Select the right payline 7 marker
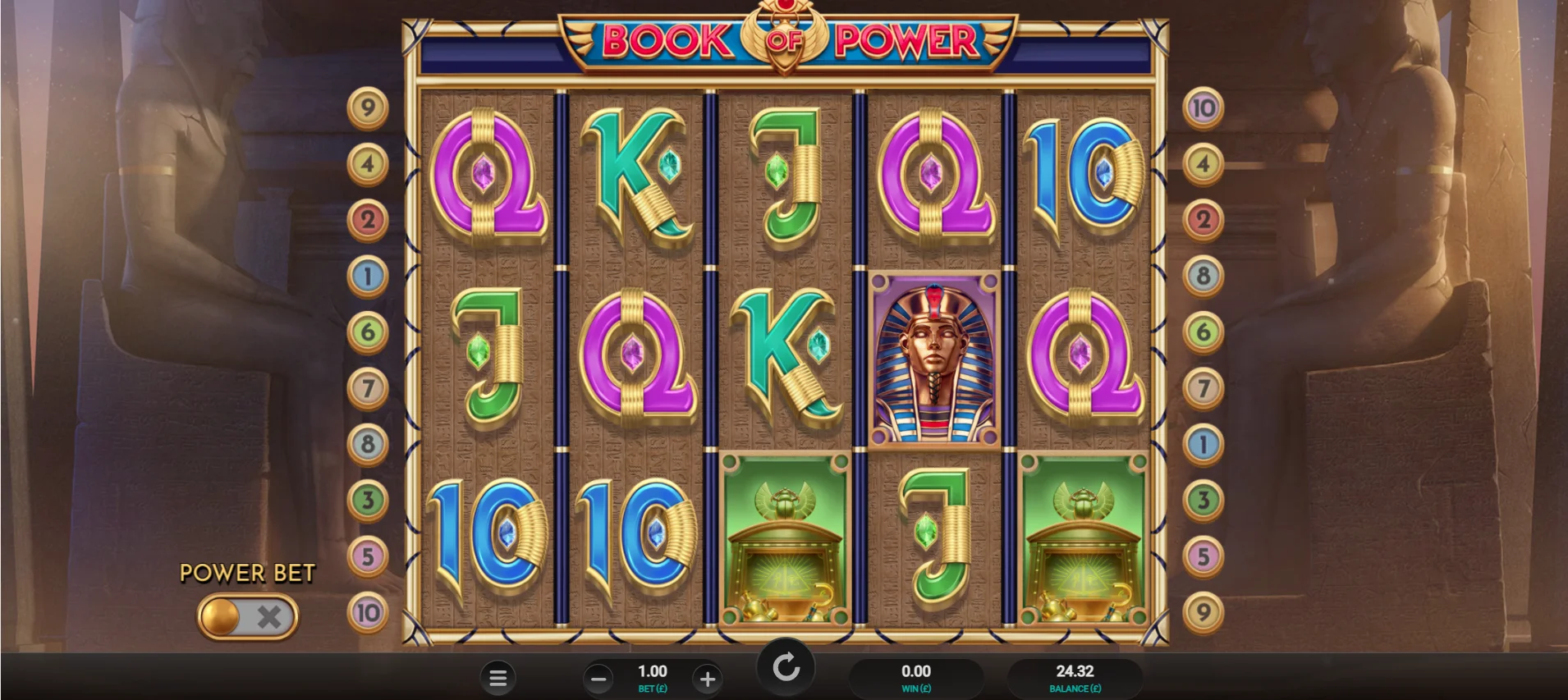 click(1203, 388)
